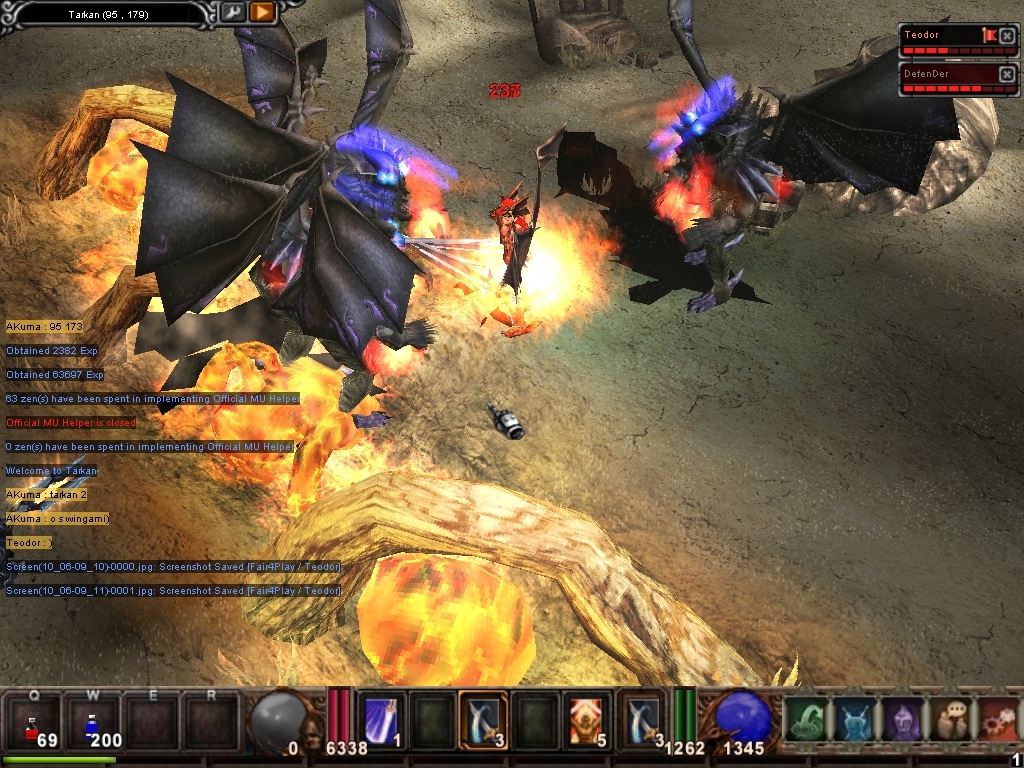Use the blue mana potion in W slot
This screenshot has width=1024, height=768.
pos(93,722)
